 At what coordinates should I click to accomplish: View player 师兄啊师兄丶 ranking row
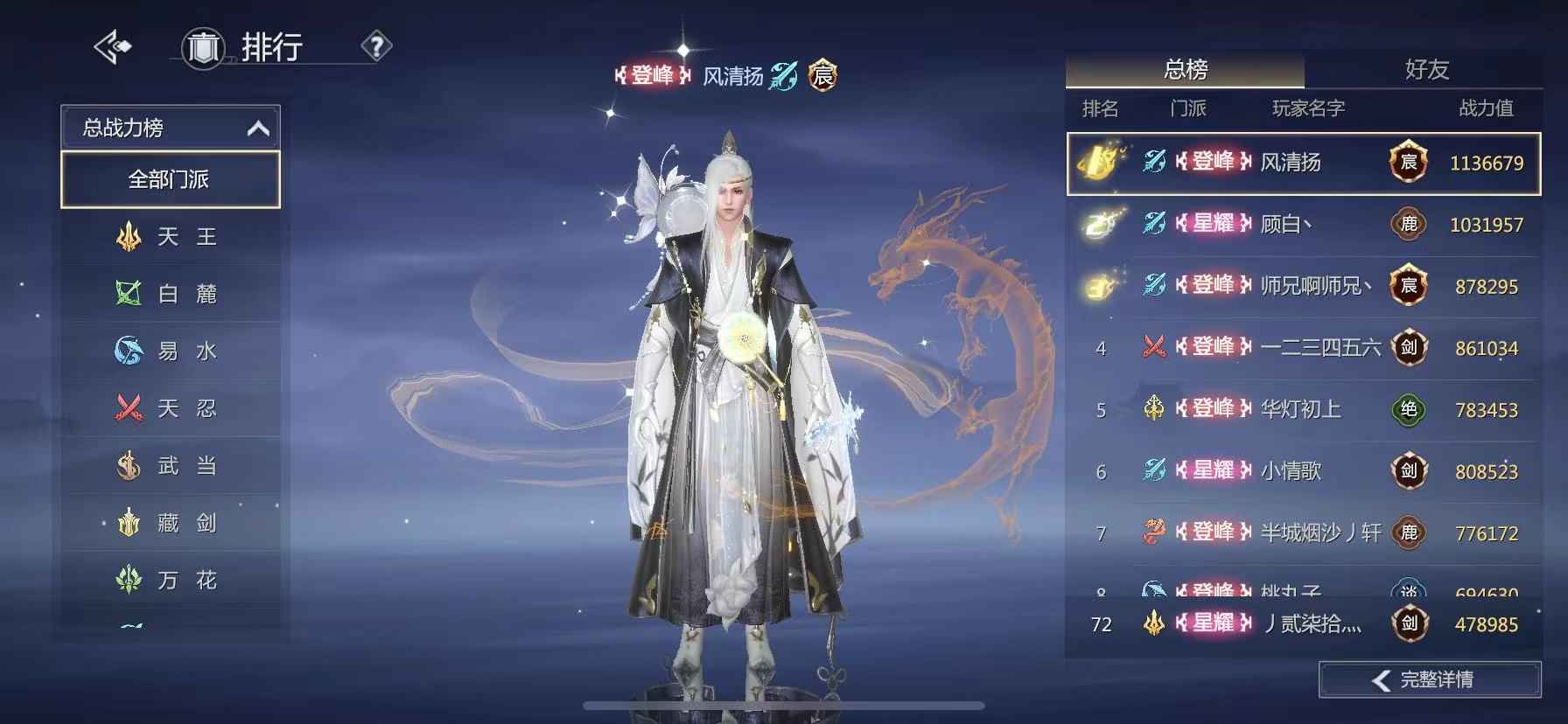point(1303,287)
